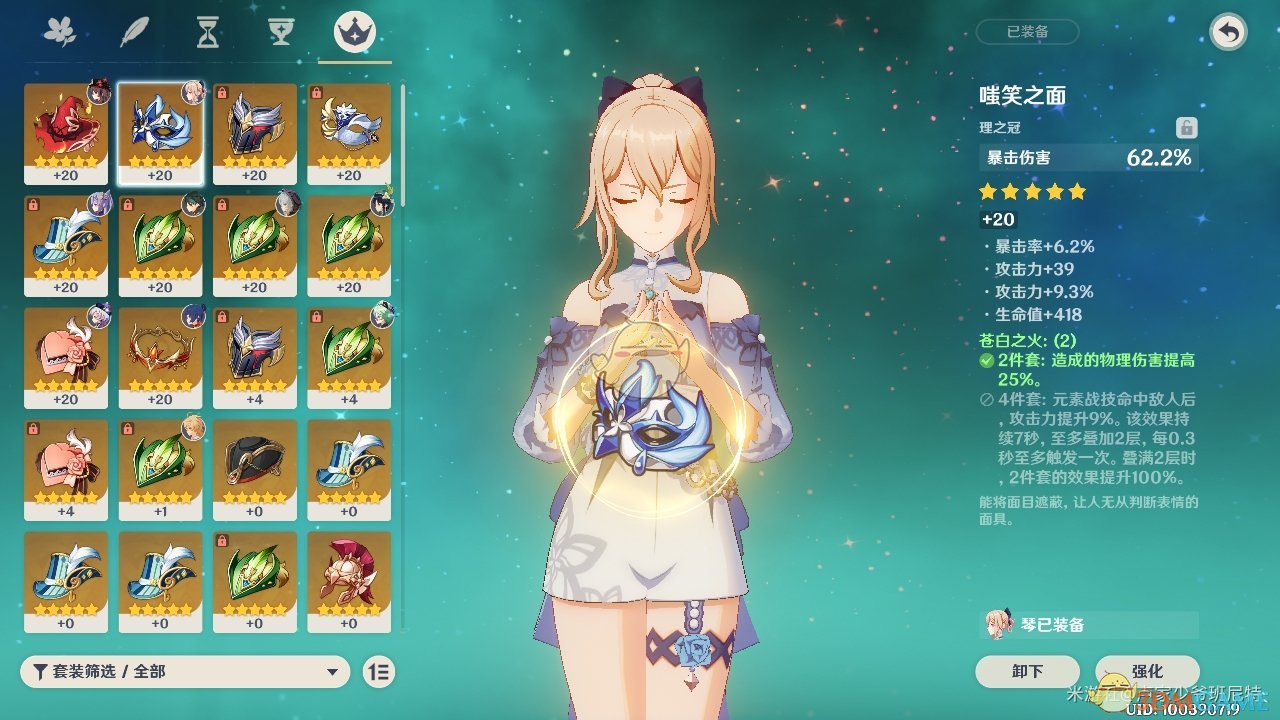Screen dimensions: 1280x720
Task: Open the feather plume artifact tab
Action: (134, 33)
